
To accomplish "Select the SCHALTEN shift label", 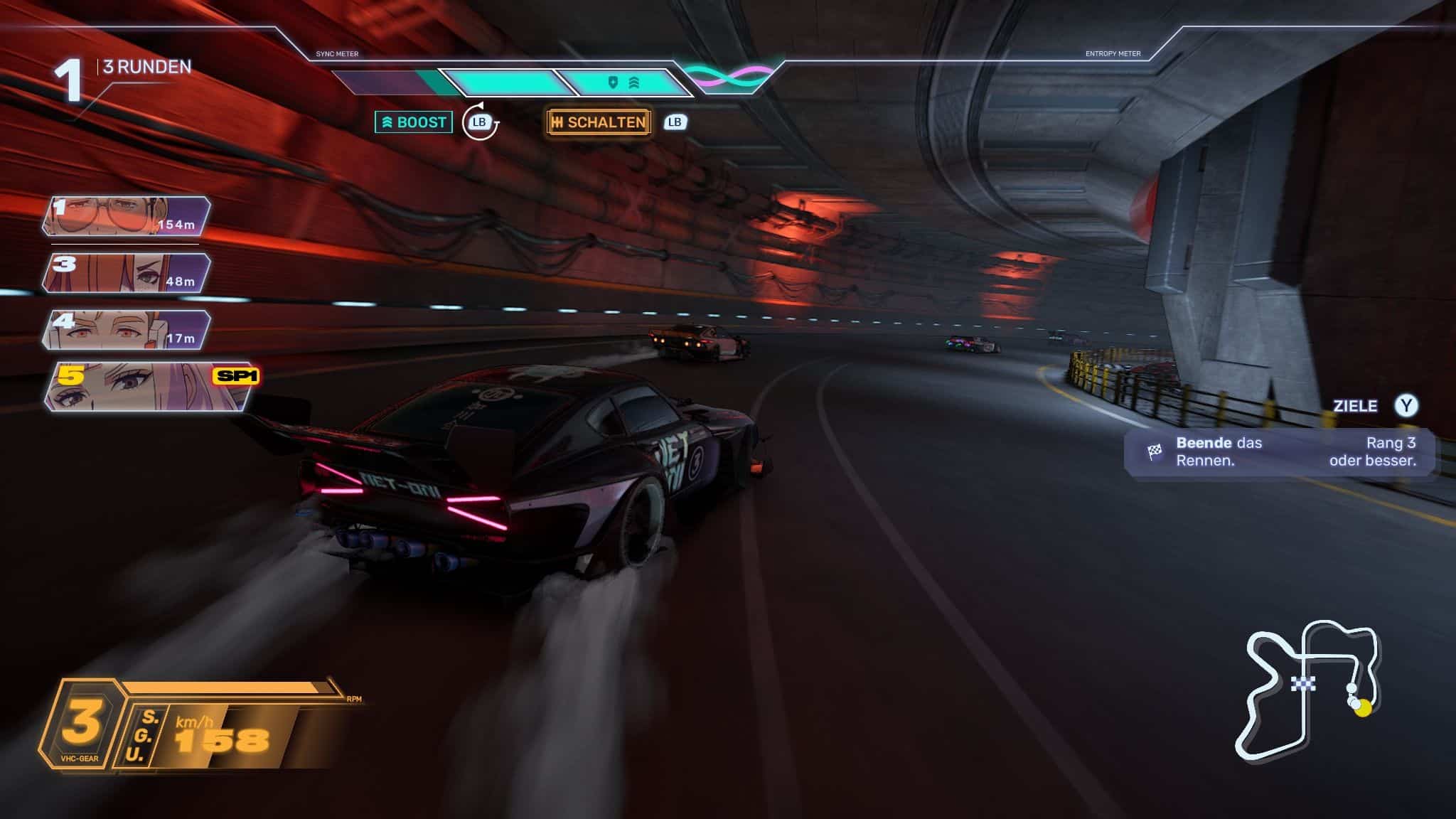I will coord(599,122).
